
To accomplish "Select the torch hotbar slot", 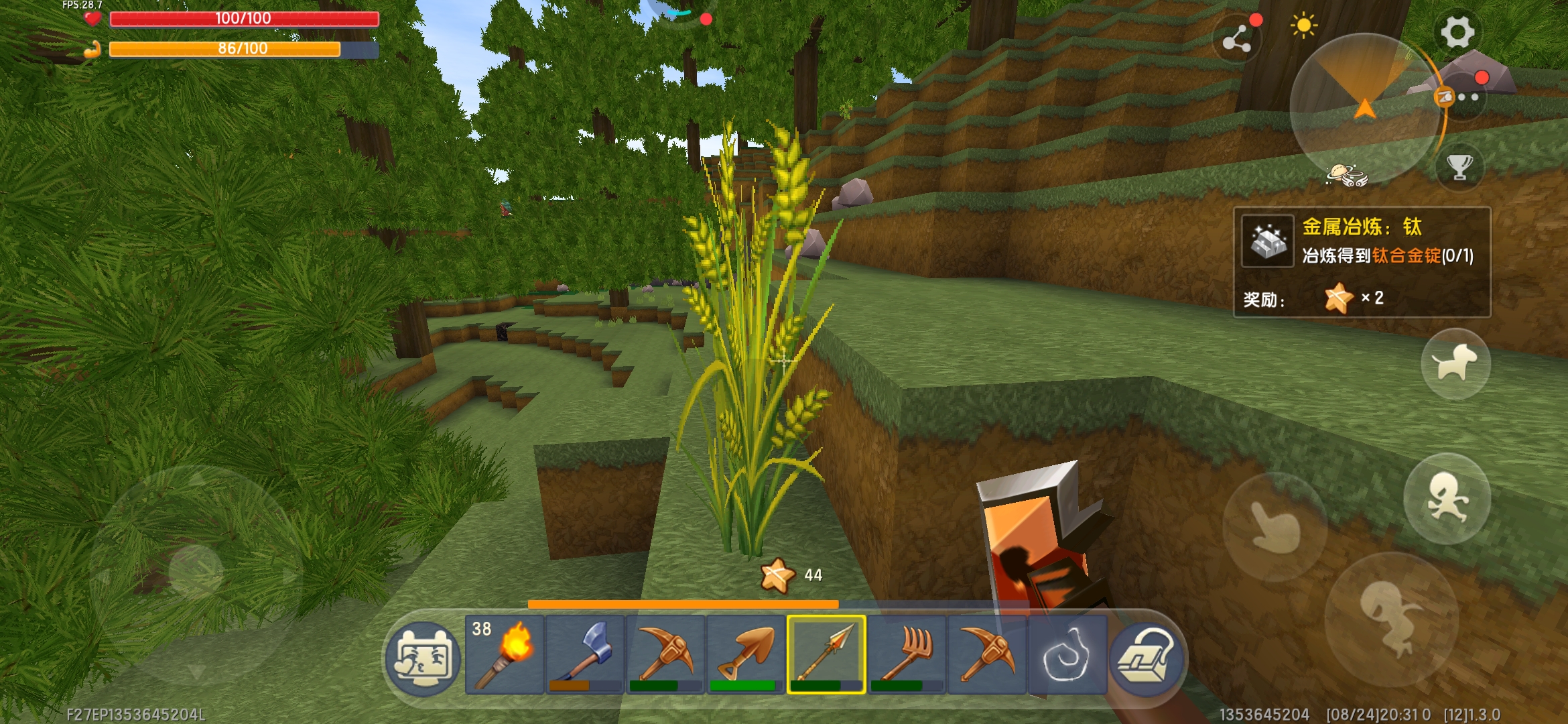I will pos(504,655).
